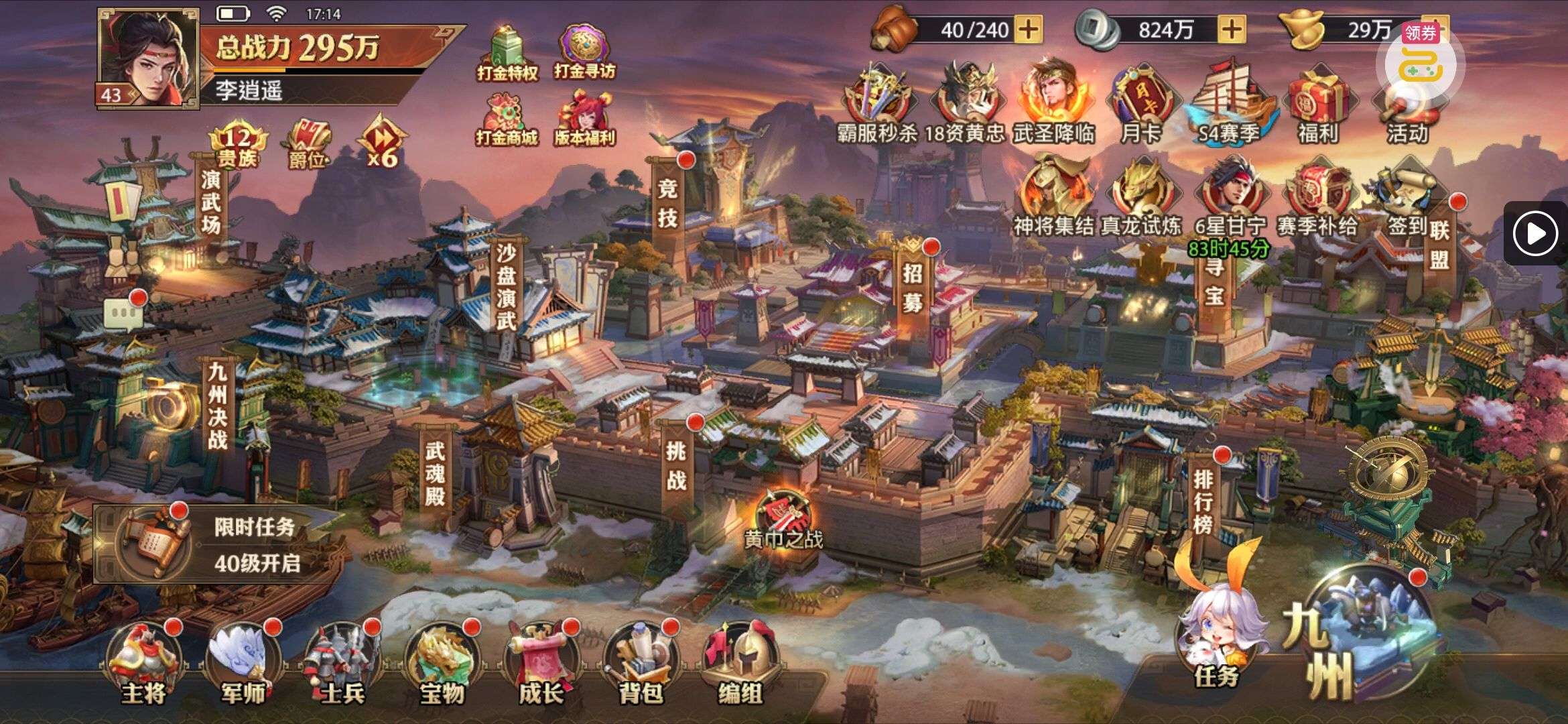Open the 排行榜 leaderboard
Image resolution: width=1568 pixels, height=724 pixels.
tap(1203, 499)
